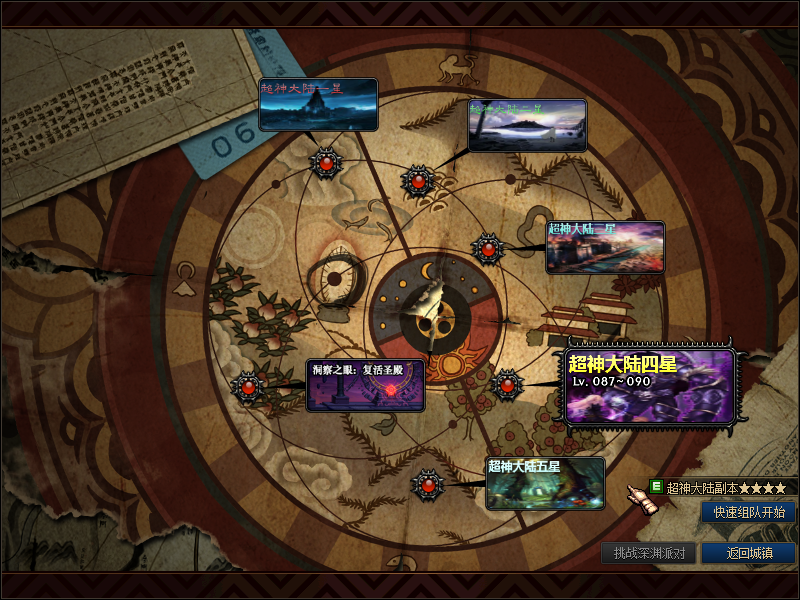
Task: Click the red gem node under the blue castle dungeon
Action: (325, 163)
